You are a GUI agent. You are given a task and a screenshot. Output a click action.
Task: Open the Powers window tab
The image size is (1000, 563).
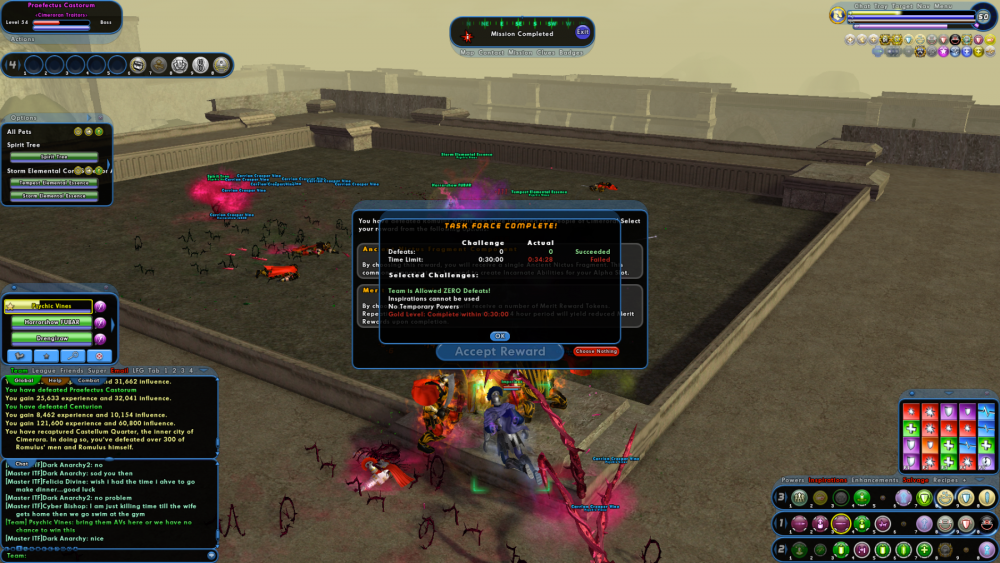[792, 480]
